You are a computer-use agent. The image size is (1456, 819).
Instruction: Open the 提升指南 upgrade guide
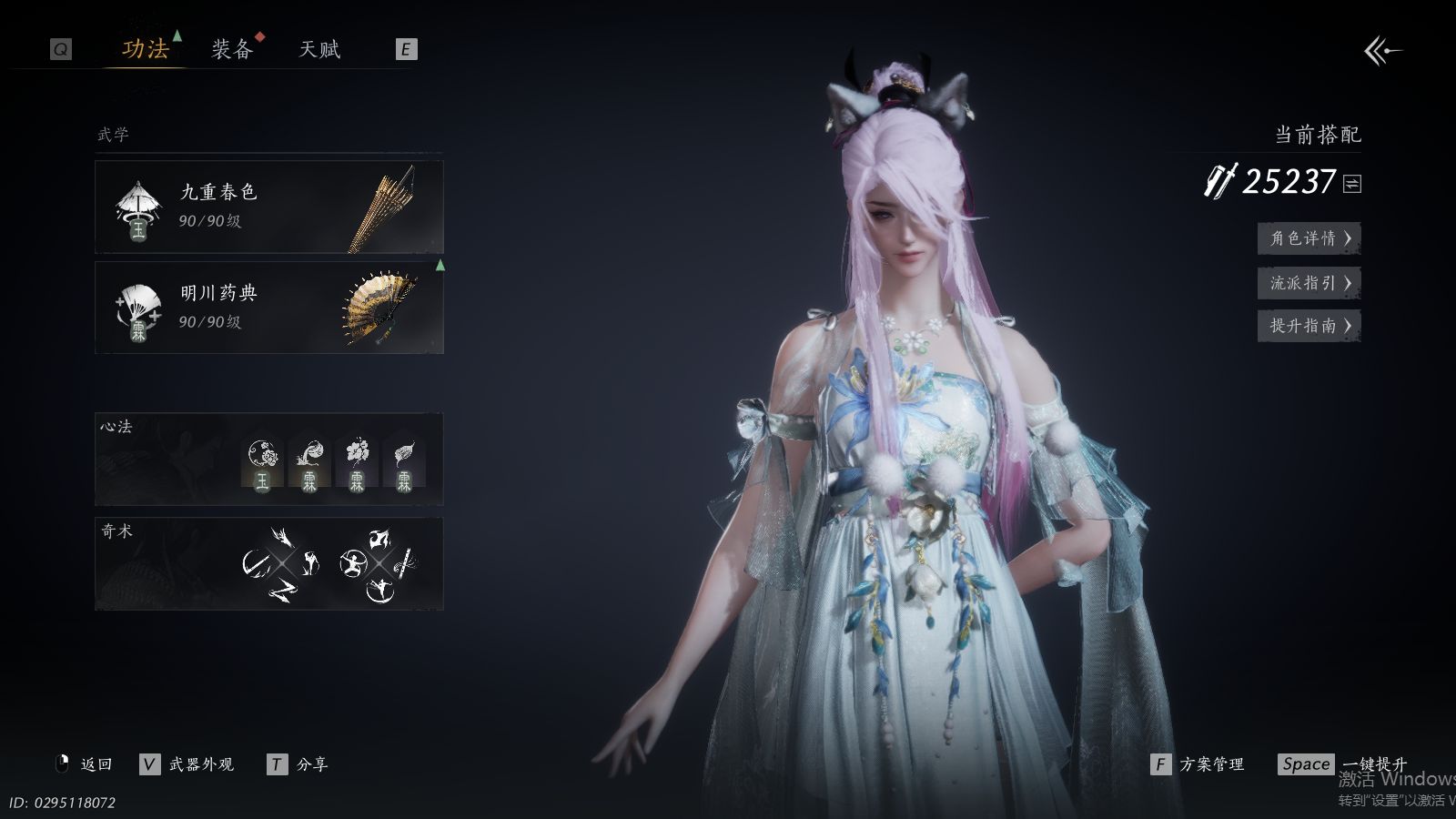(x=1309, y=326)
